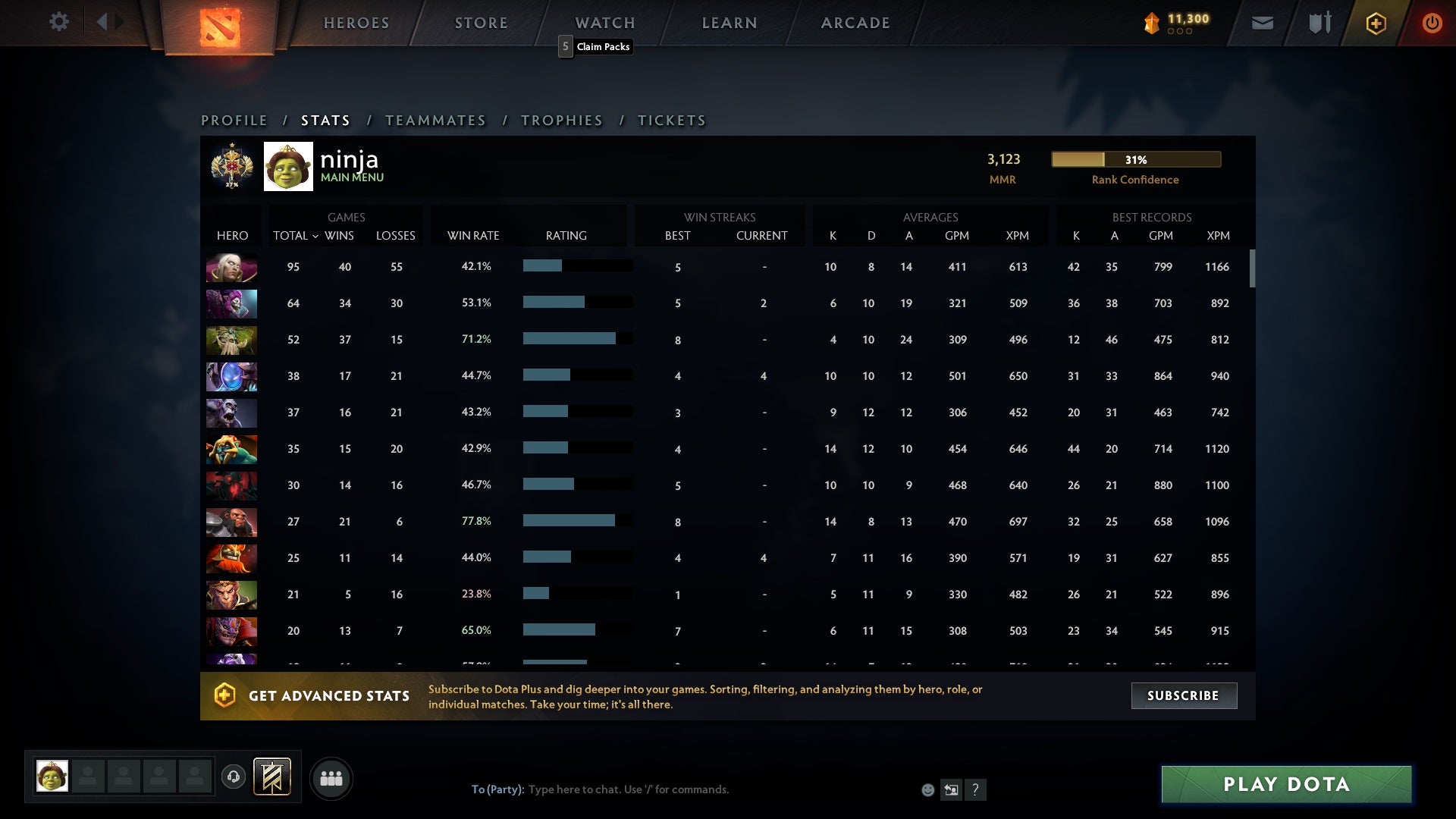Click the Rank Confidence progress bar

click(1135, 159)
